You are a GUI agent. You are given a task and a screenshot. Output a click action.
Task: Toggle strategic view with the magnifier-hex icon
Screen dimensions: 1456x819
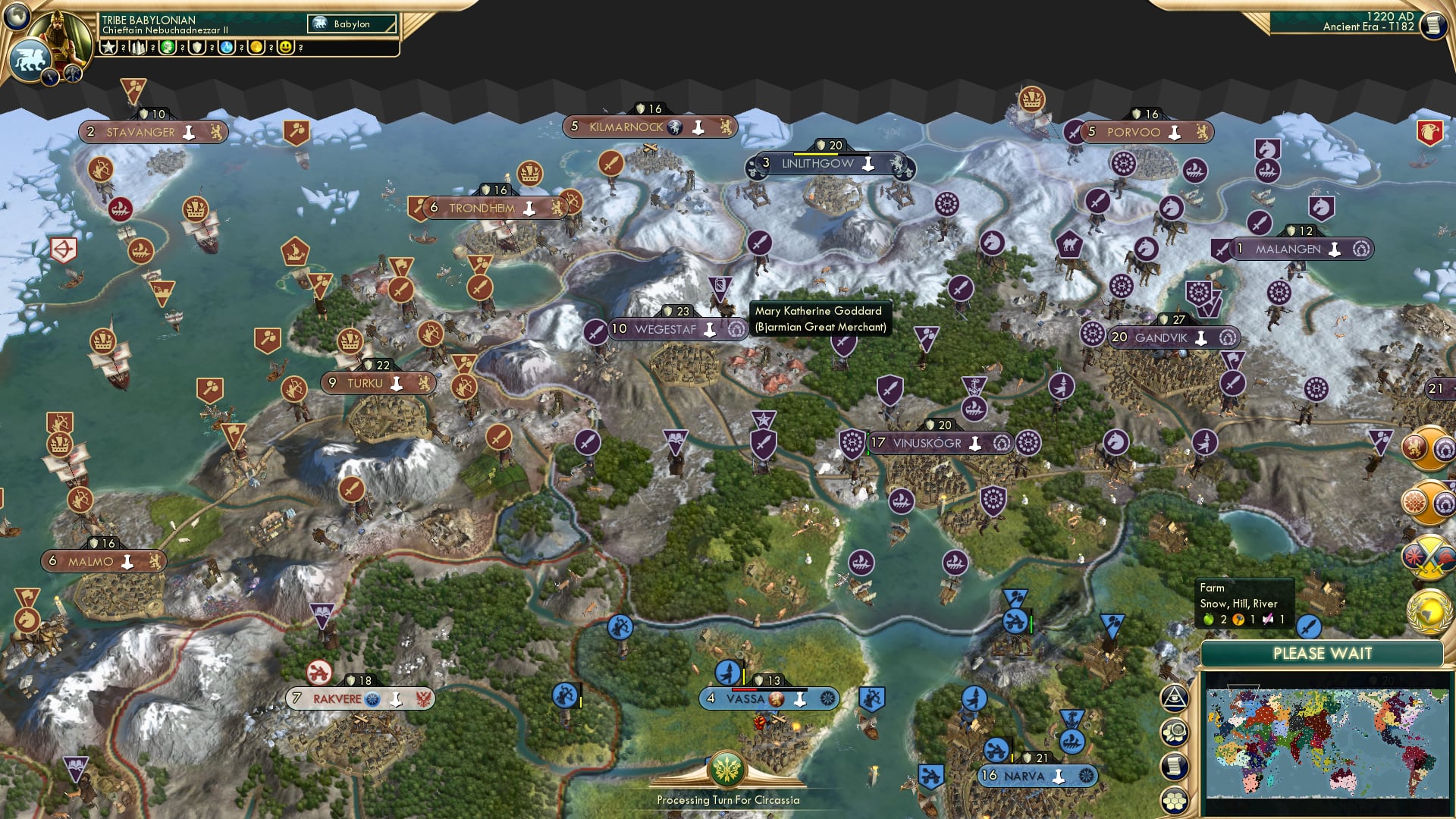tap(1174, 733)
